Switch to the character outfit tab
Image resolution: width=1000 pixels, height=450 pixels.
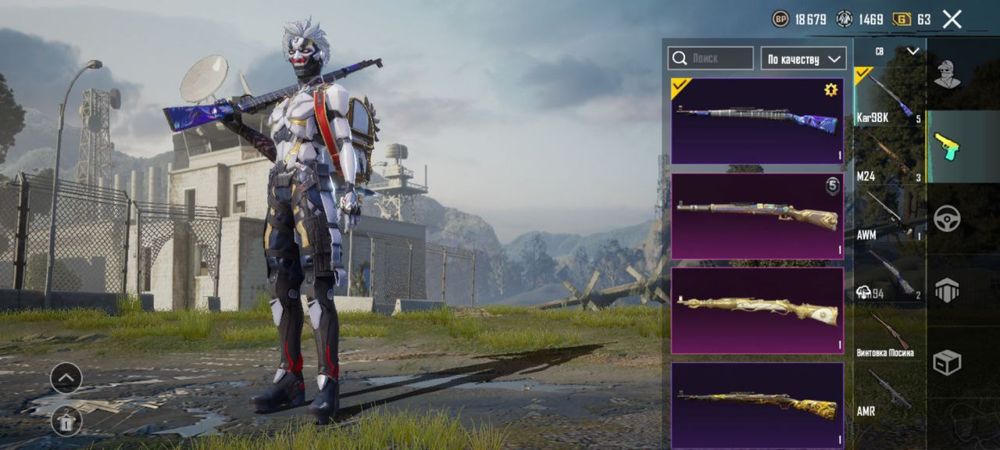tap(946, 73)
